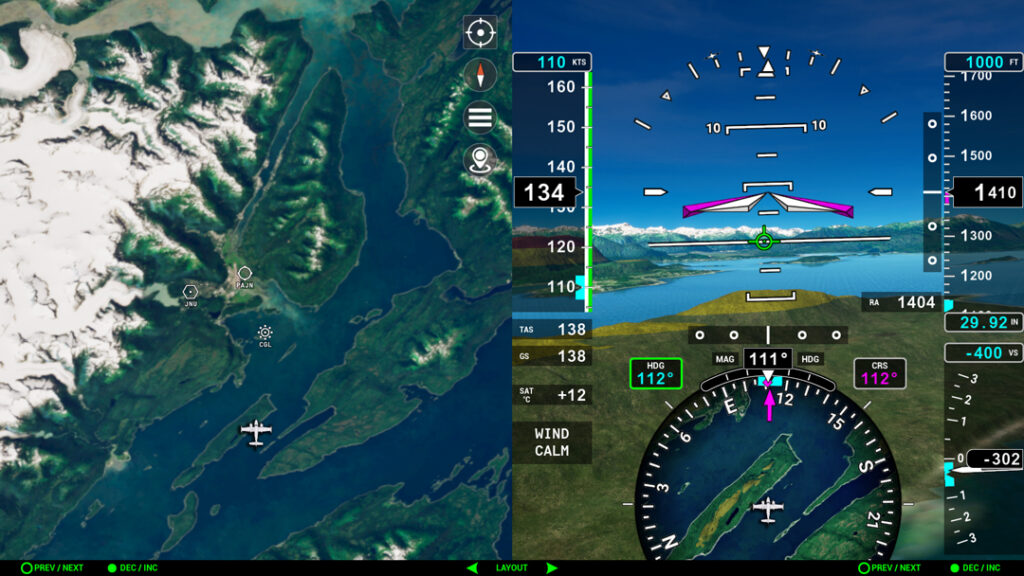Open the map's hamburger menu
The image size is (1024, 576).
[480, 118]
